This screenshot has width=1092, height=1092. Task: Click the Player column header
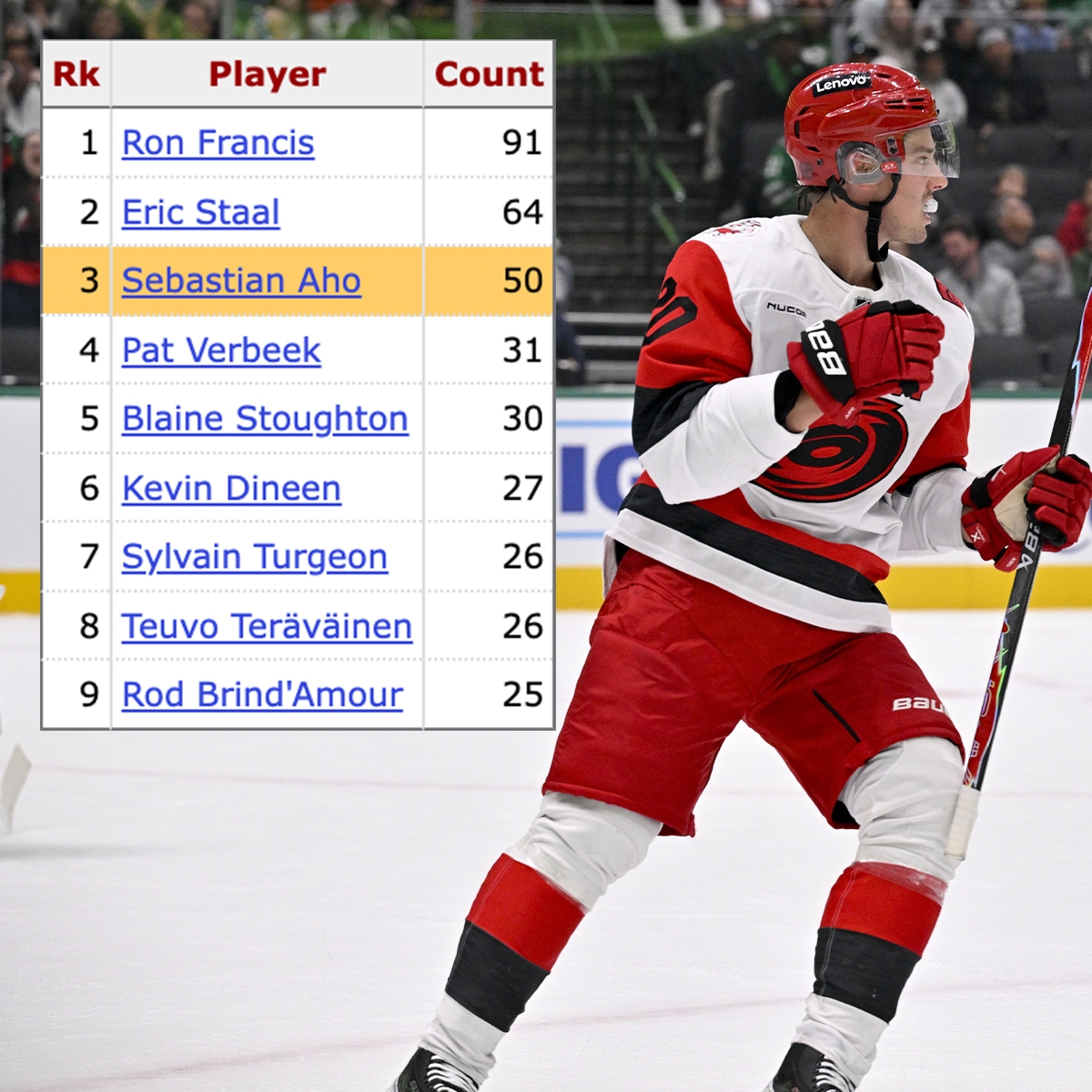click(x=267, y=75)
